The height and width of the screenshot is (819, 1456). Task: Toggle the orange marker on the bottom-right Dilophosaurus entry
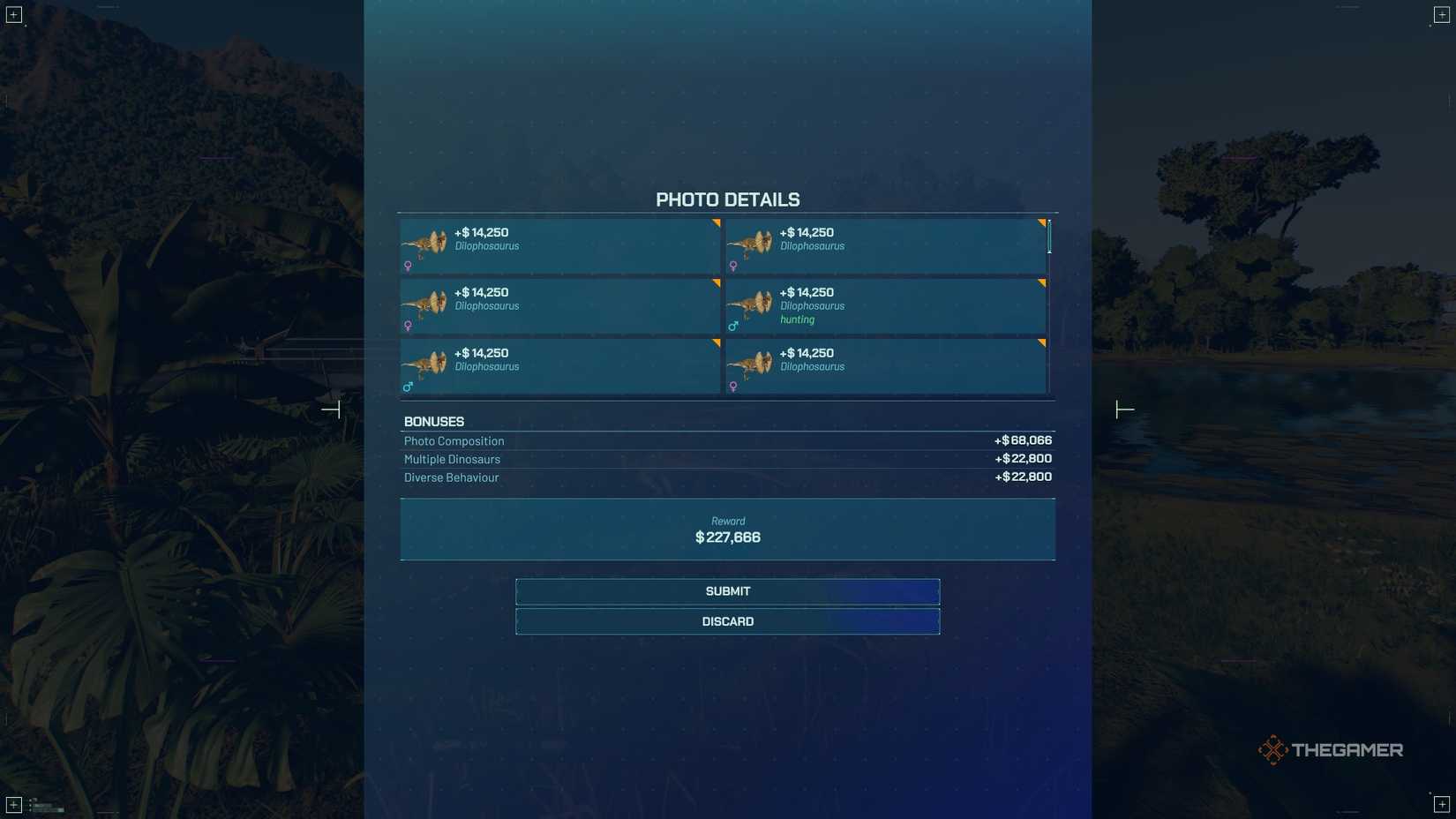click(x=1042, y=344)
